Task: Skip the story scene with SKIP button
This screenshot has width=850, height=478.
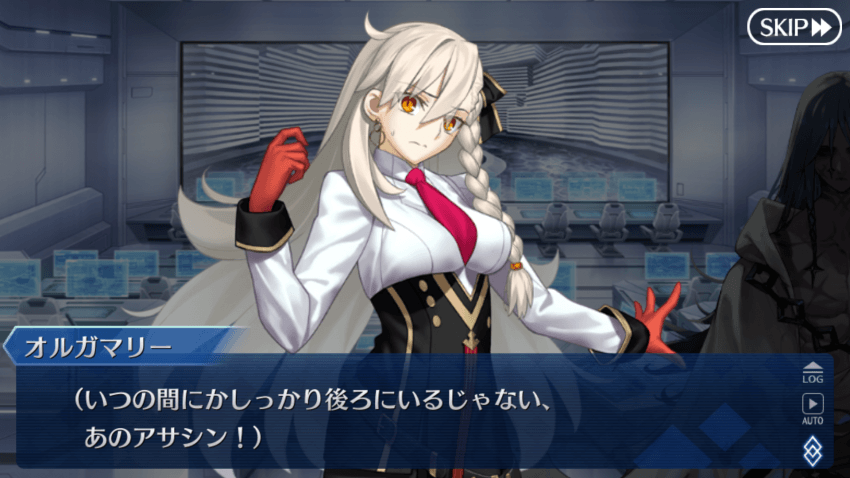Action: [x=794, y=27]
